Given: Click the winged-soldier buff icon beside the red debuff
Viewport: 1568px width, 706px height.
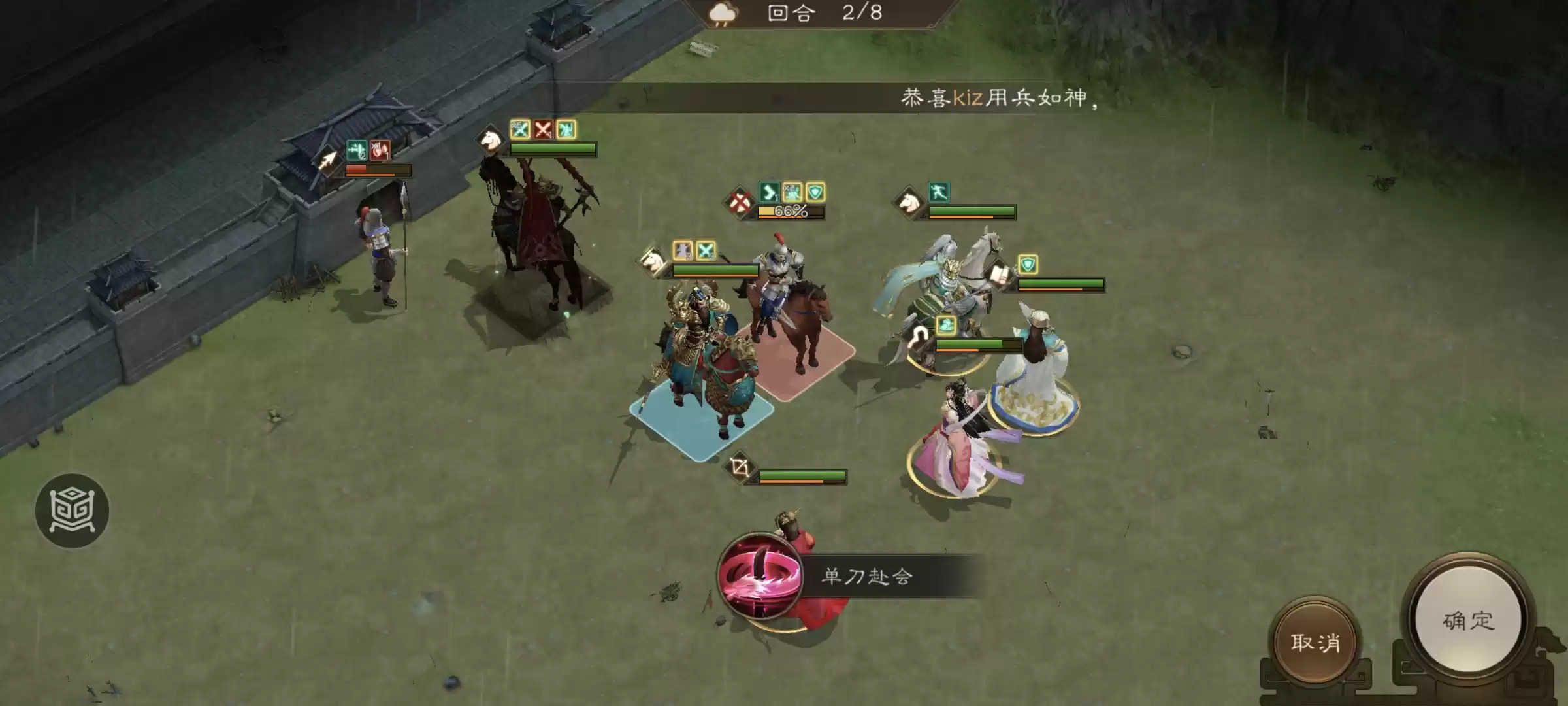Looking at the screenshot, I should [x=566, y=129].
